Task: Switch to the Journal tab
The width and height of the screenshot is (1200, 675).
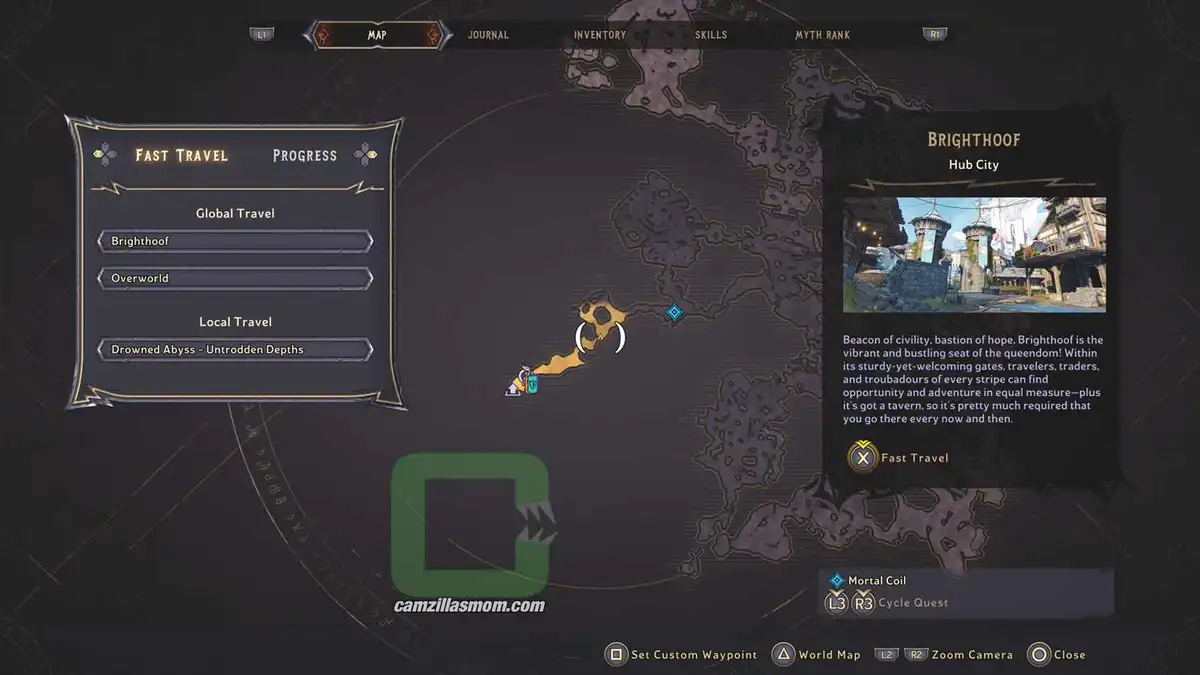Action: click(488, 35)
